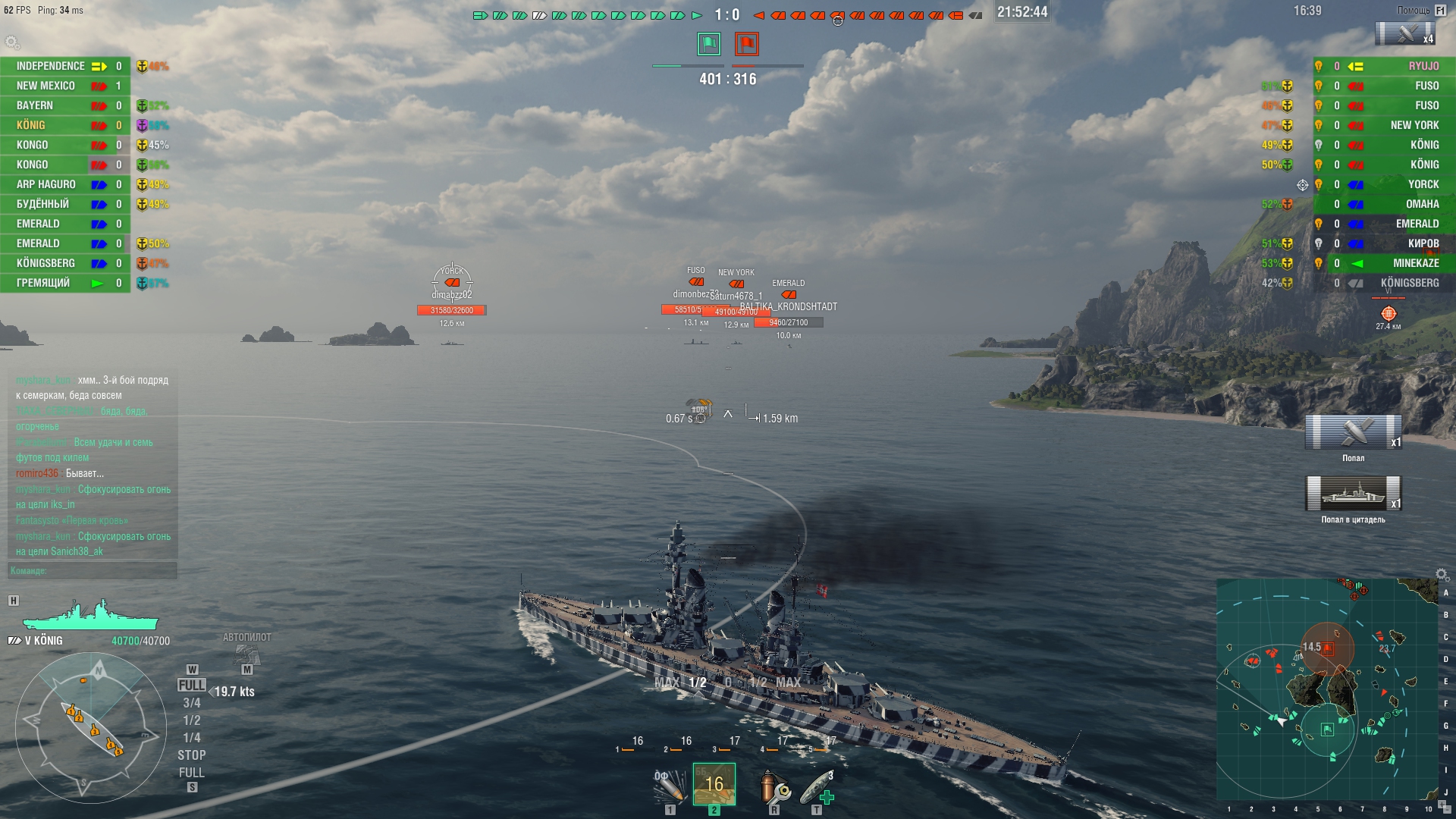Open the autopilot tactical map icon
The height and width of the screenshot is (819, 1456).
(246, 654)
